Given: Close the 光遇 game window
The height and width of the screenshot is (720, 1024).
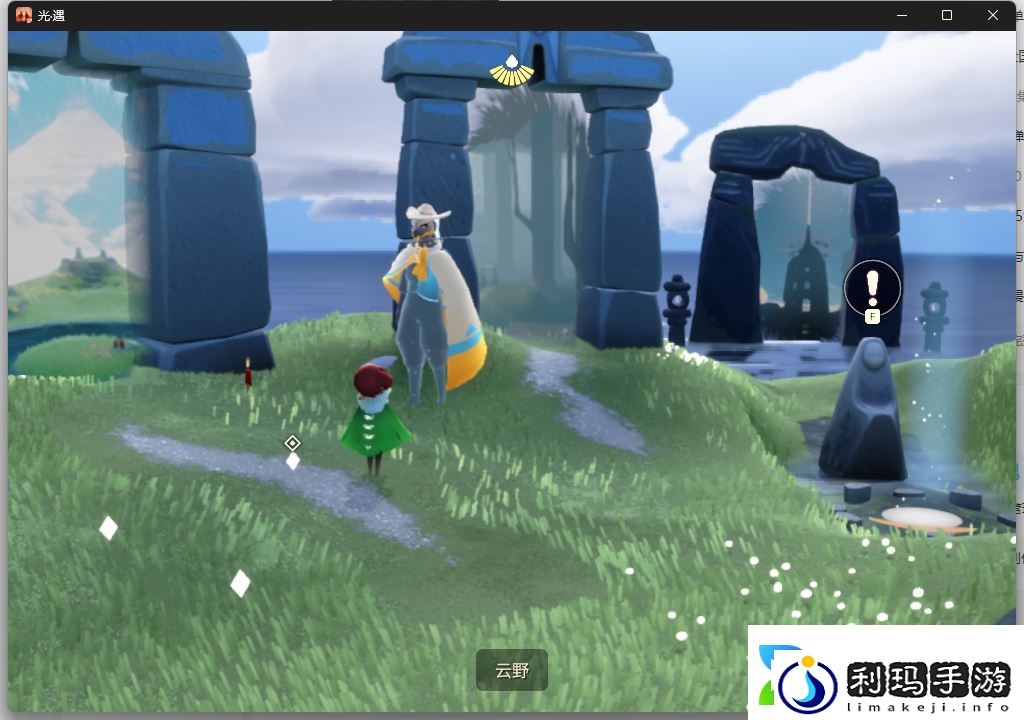Looking at the screenshot, I should pyautogui.click(x=993, y=15).
